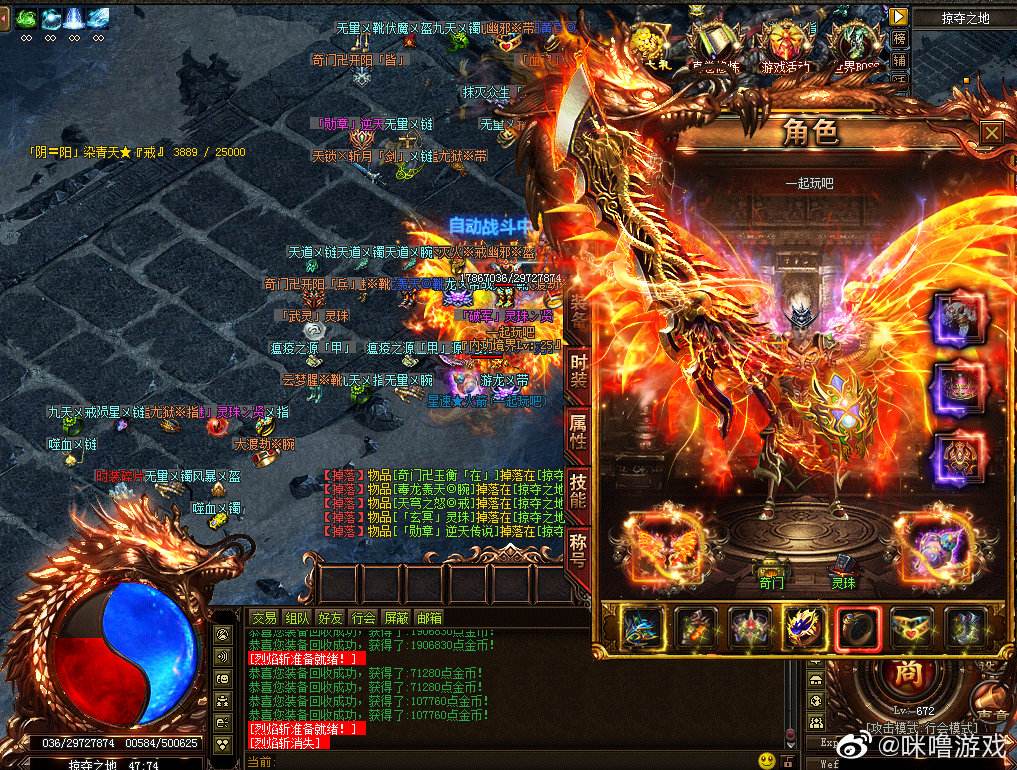Toggle the 屏蔽 chat filter button
The image size is (1017, 770).
coord(396,618)
